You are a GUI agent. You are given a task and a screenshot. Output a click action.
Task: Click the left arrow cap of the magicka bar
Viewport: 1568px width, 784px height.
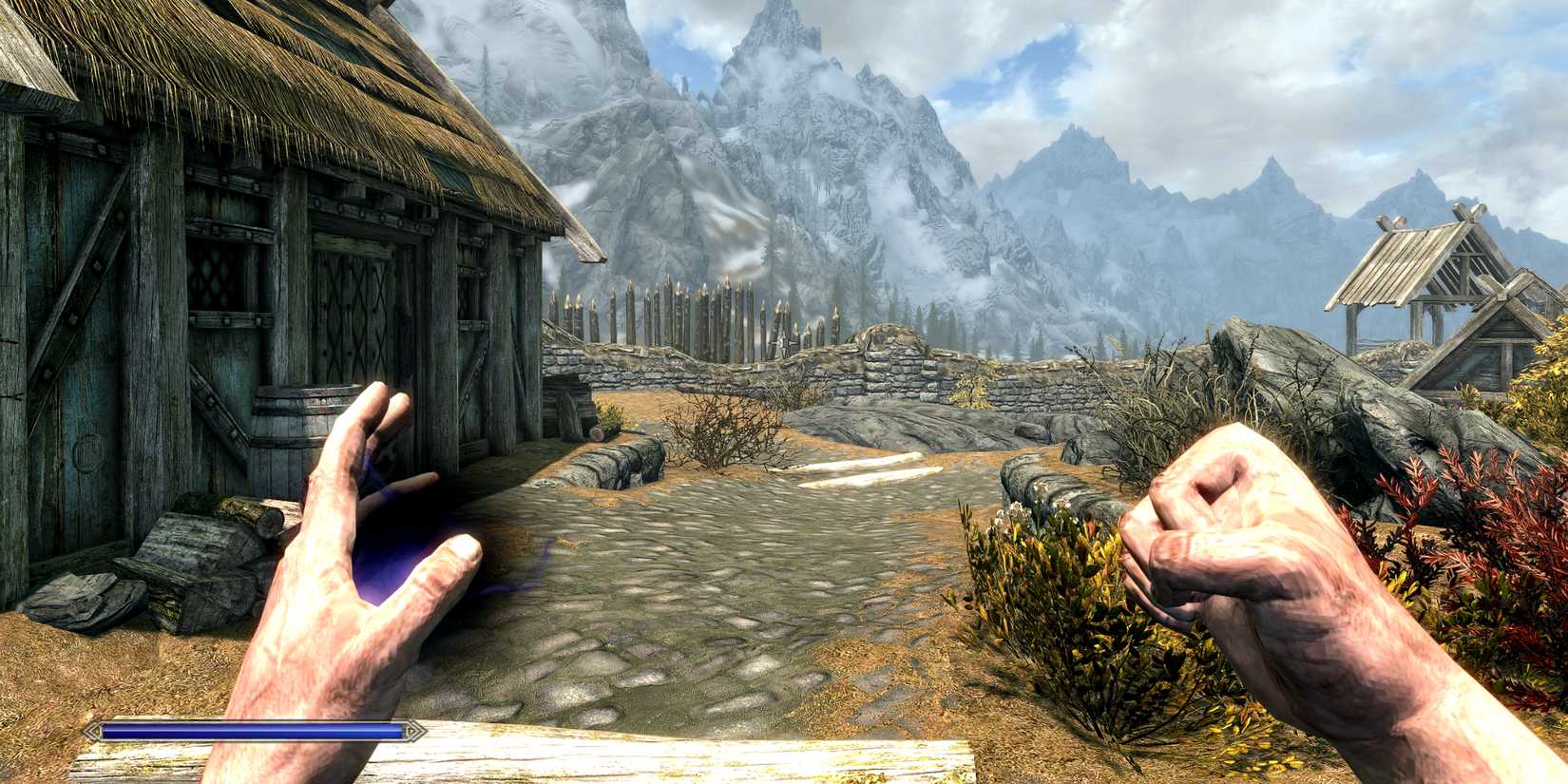tap(90, 731)
